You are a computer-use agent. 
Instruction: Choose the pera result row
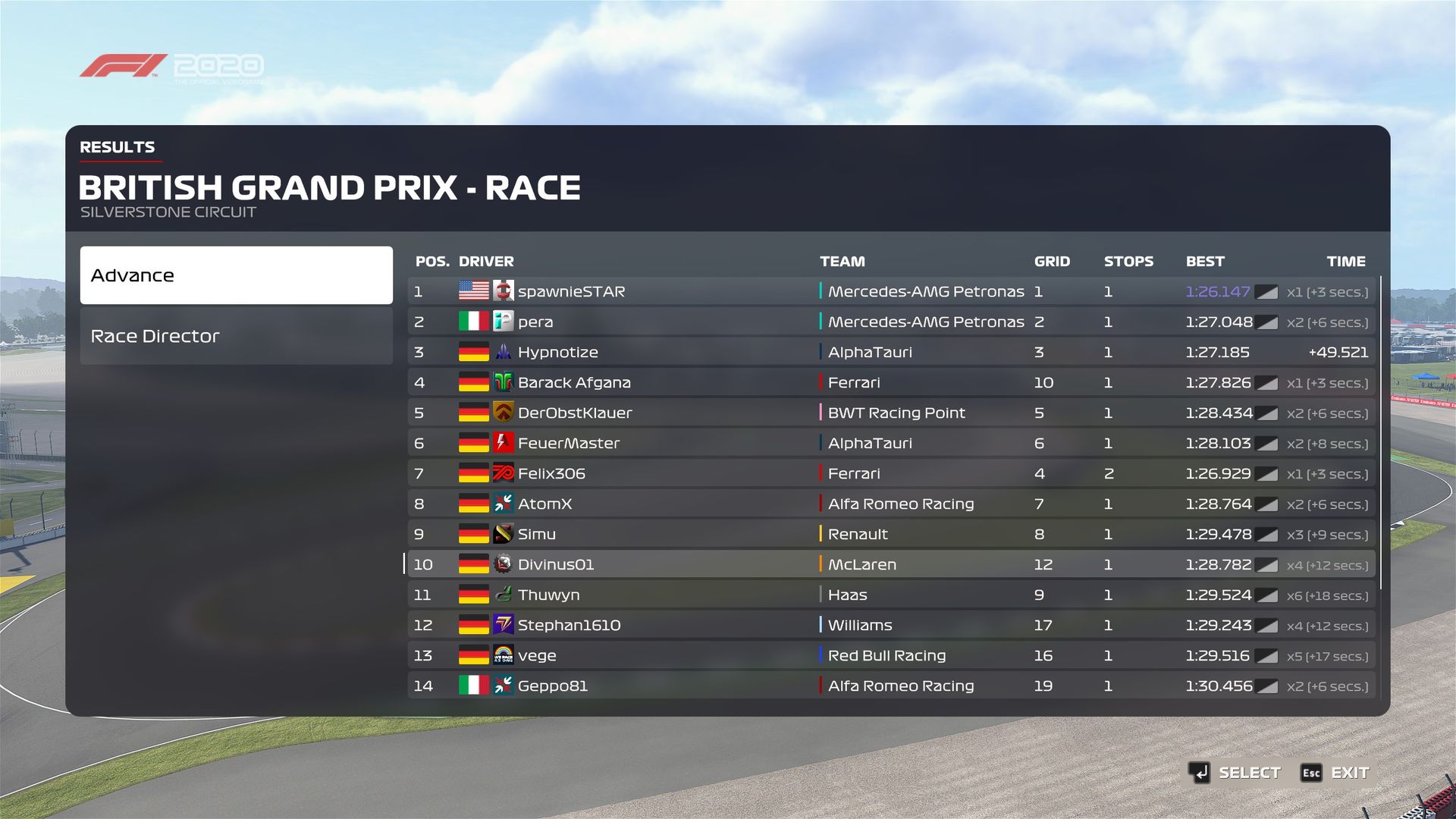(891, 322)
